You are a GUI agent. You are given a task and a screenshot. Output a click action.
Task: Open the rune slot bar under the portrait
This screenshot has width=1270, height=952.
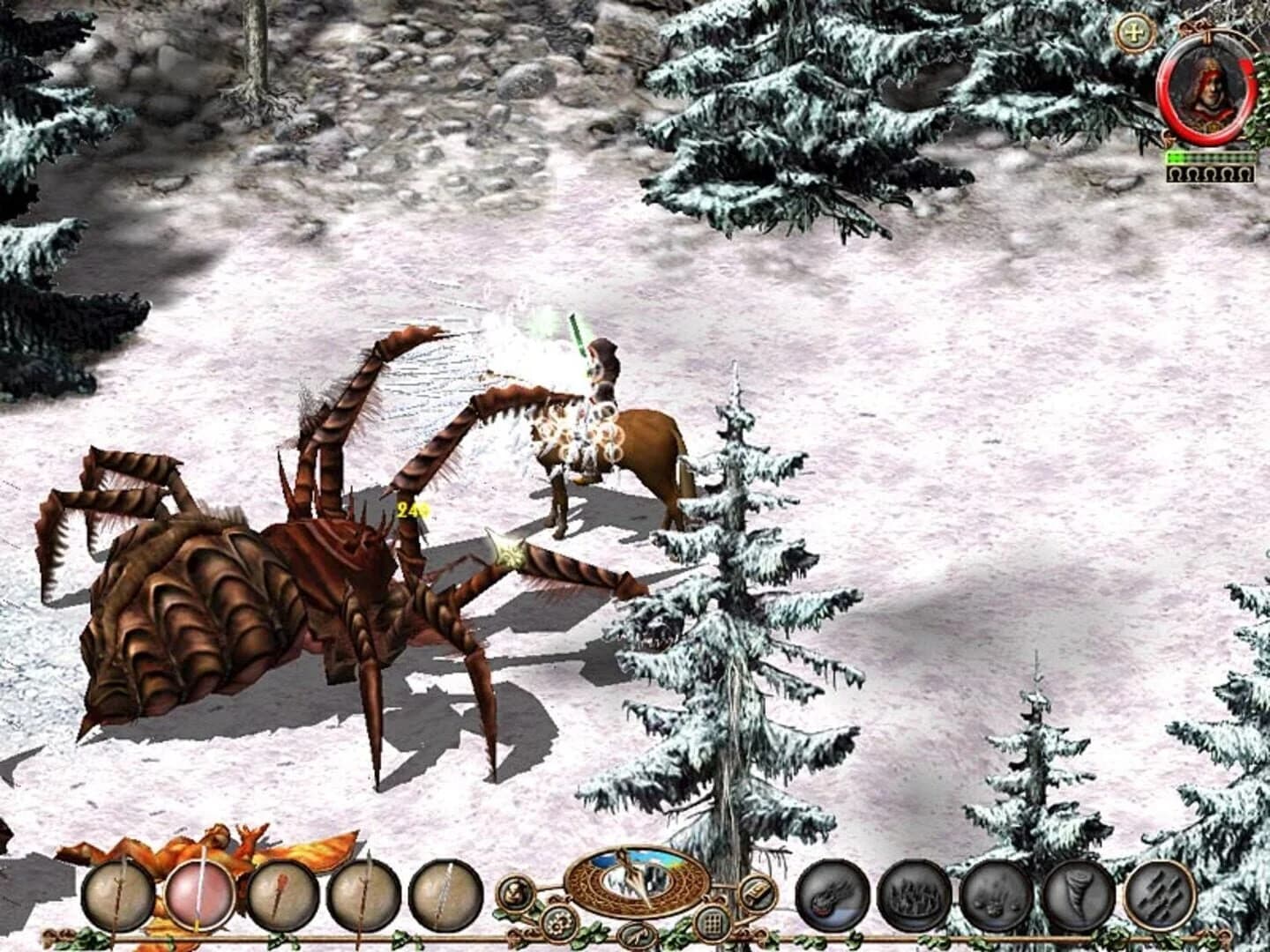click(x=1208, y=173)
